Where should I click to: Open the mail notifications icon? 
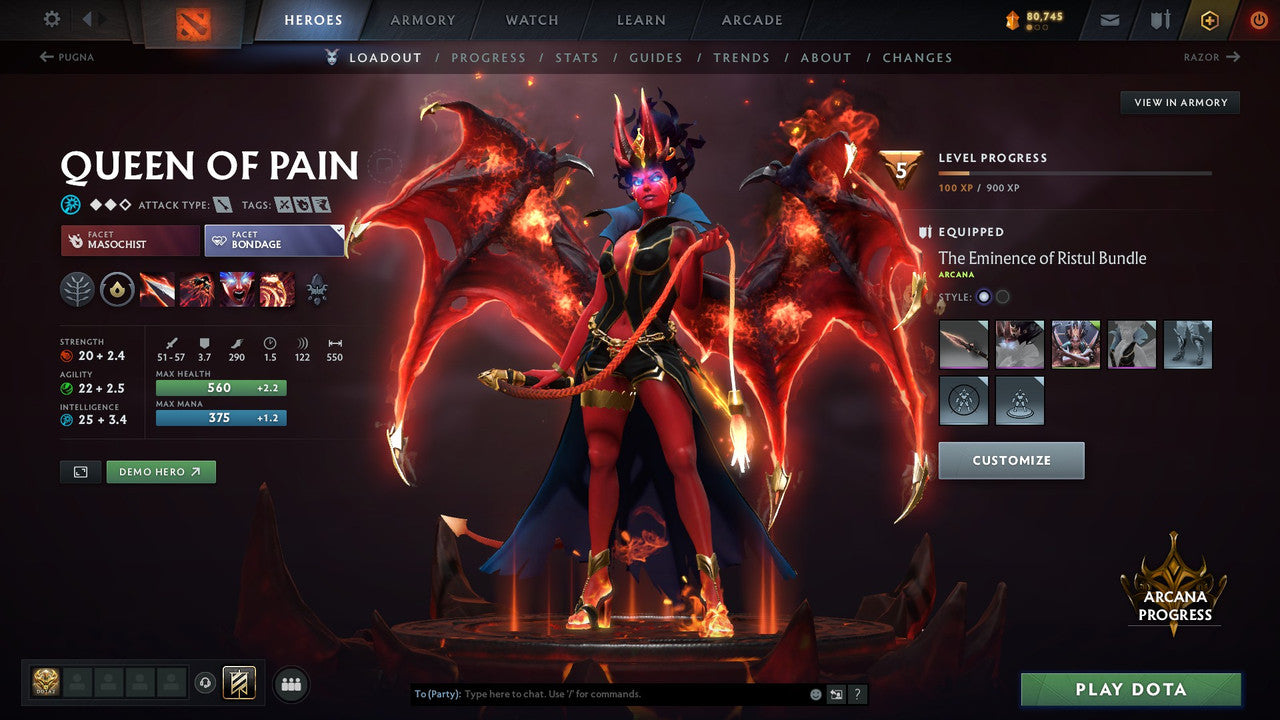[x=1108, y=19]
